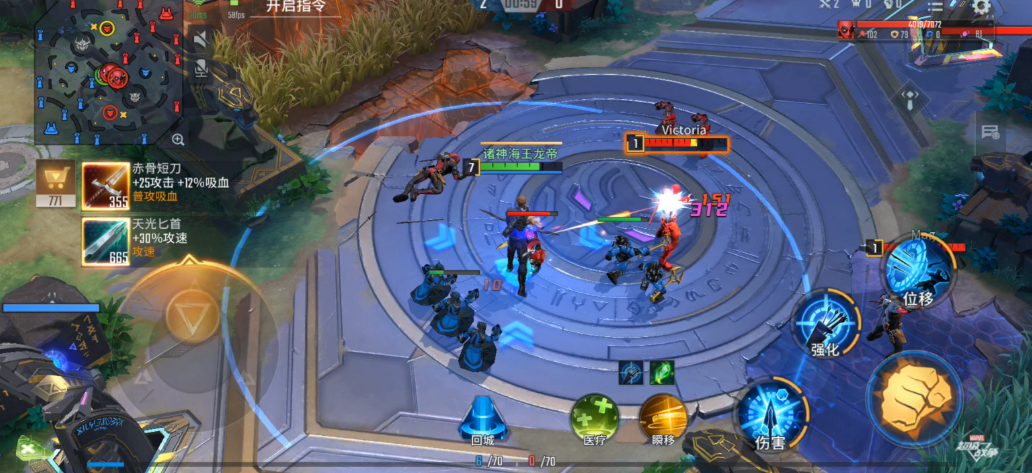This screenshot has height=473, width=1032.
Task: Open the scoreboard list icon
Action: tap(935, 7)
